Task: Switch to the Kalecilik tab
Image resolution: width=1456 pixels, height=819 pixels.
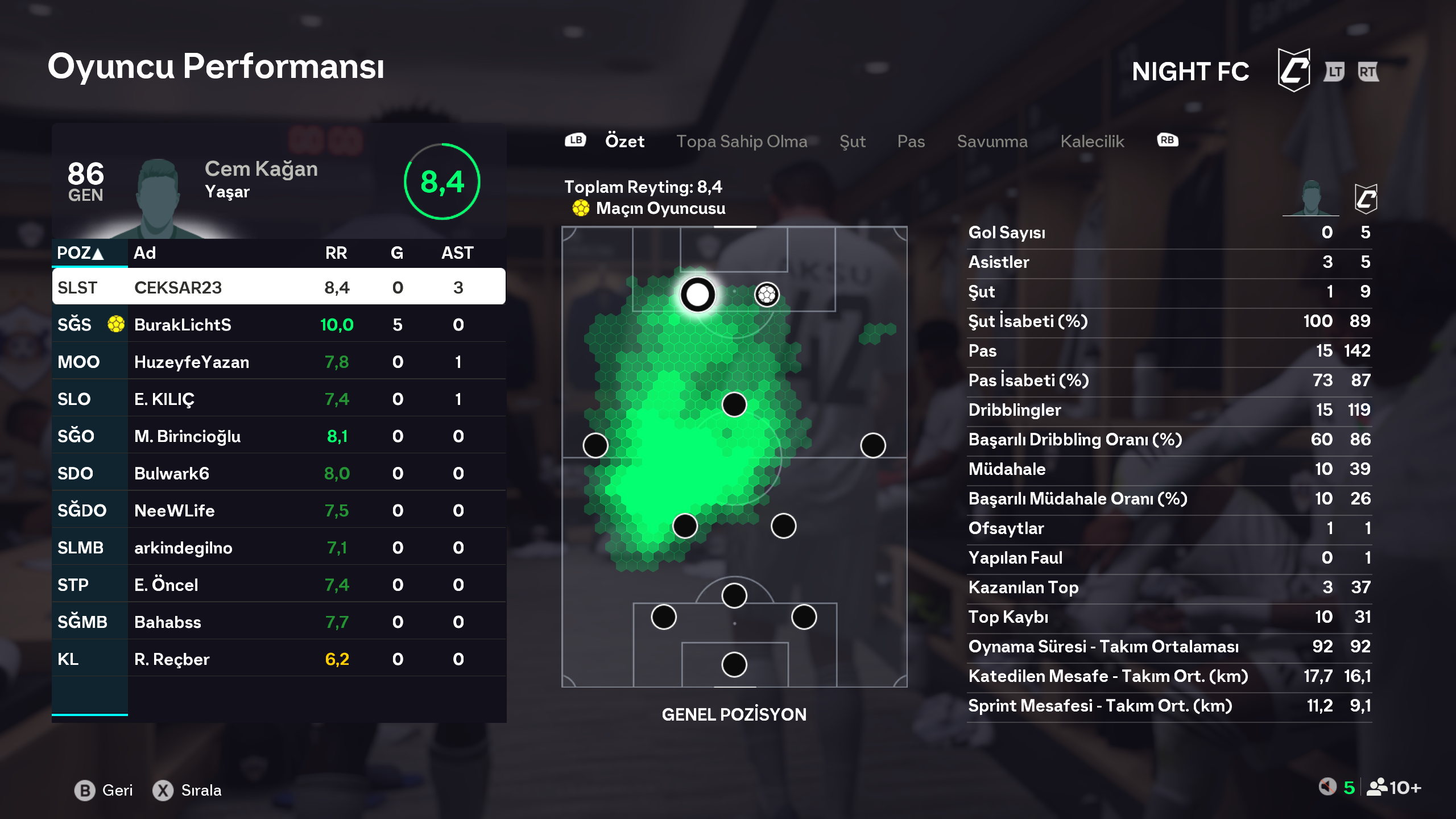Action: click(x=1092, y=141)
